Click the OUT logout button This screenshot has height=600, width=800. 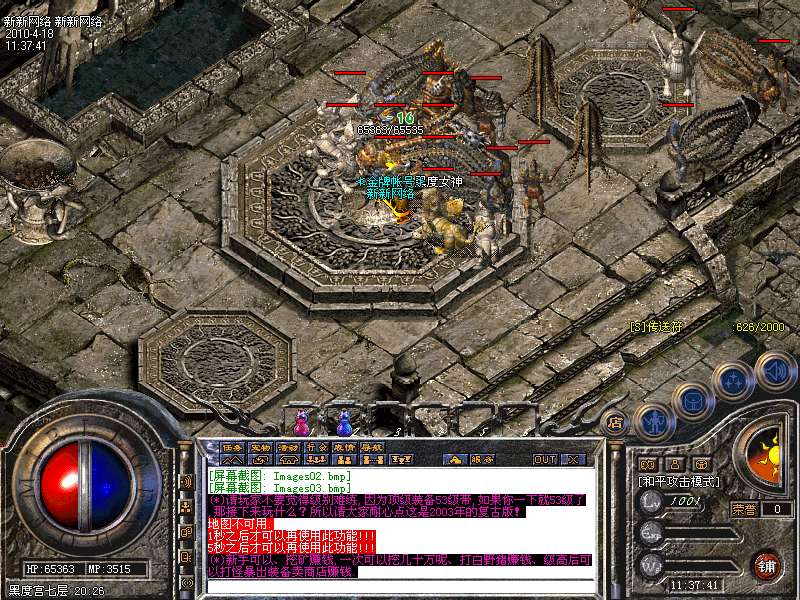pyautogui.click(x=544, y=460)
